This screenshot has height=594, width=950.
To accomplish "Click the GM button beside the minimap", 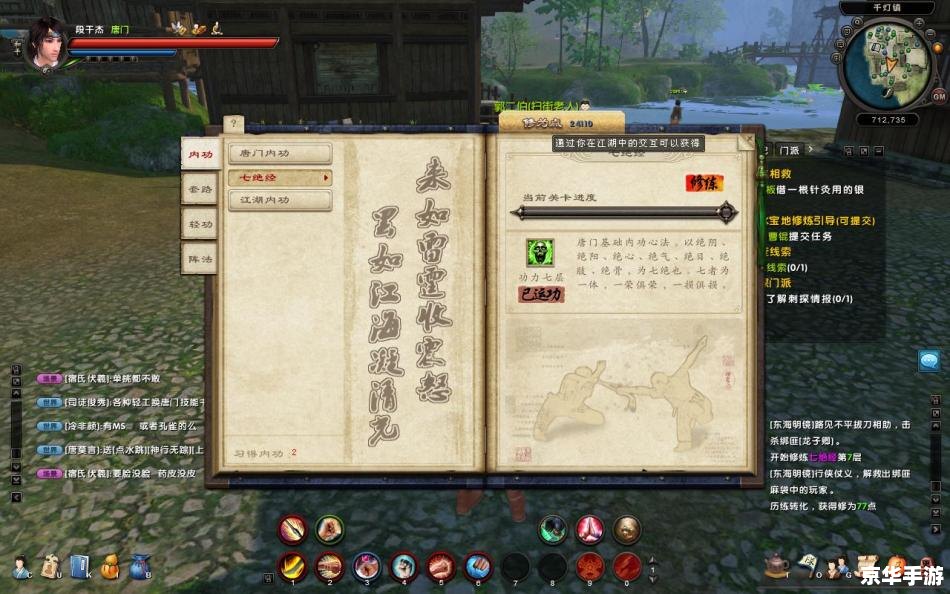I will [x=938, y=96].
